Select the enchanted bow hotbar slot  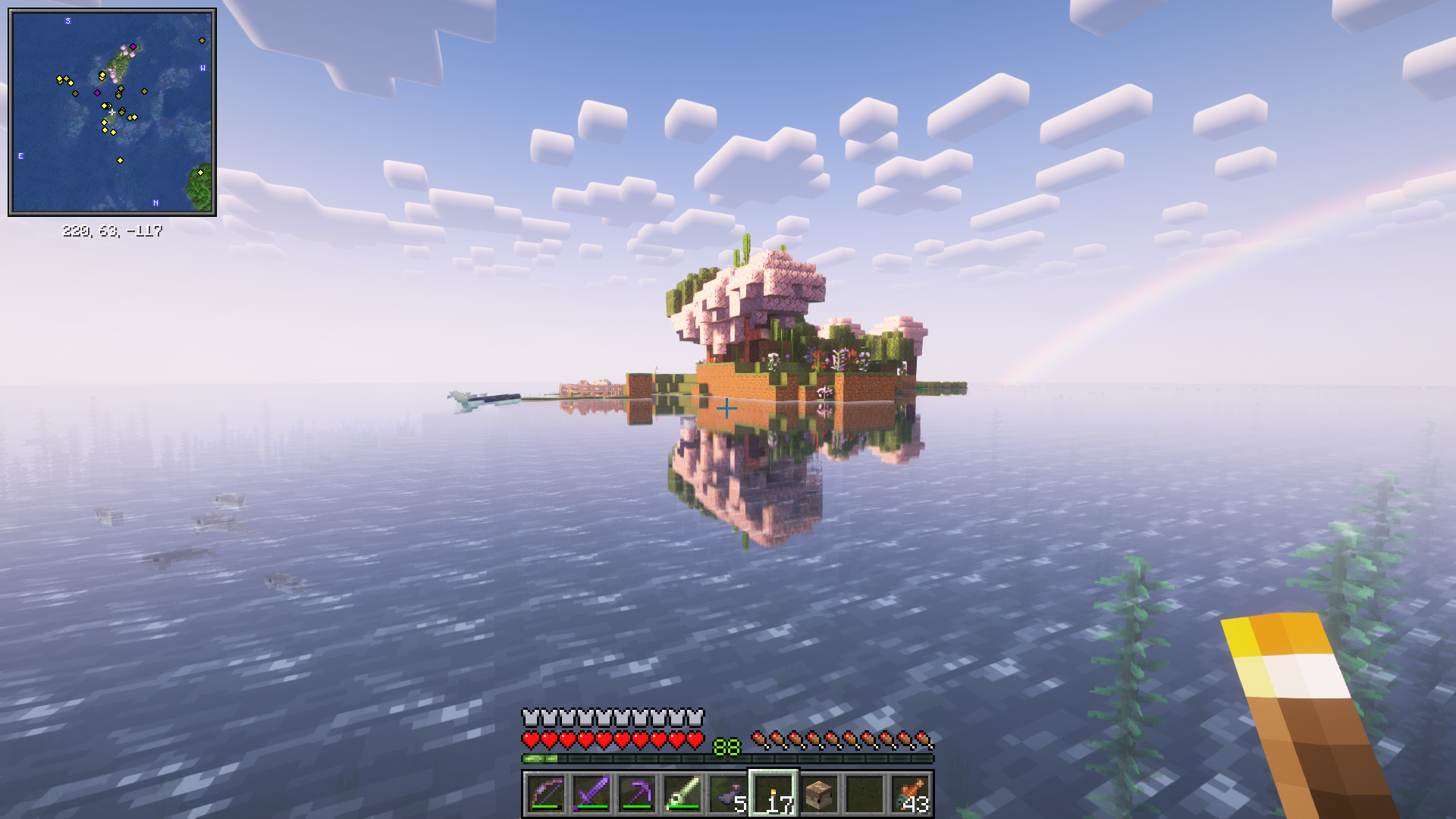coord(545,794)
